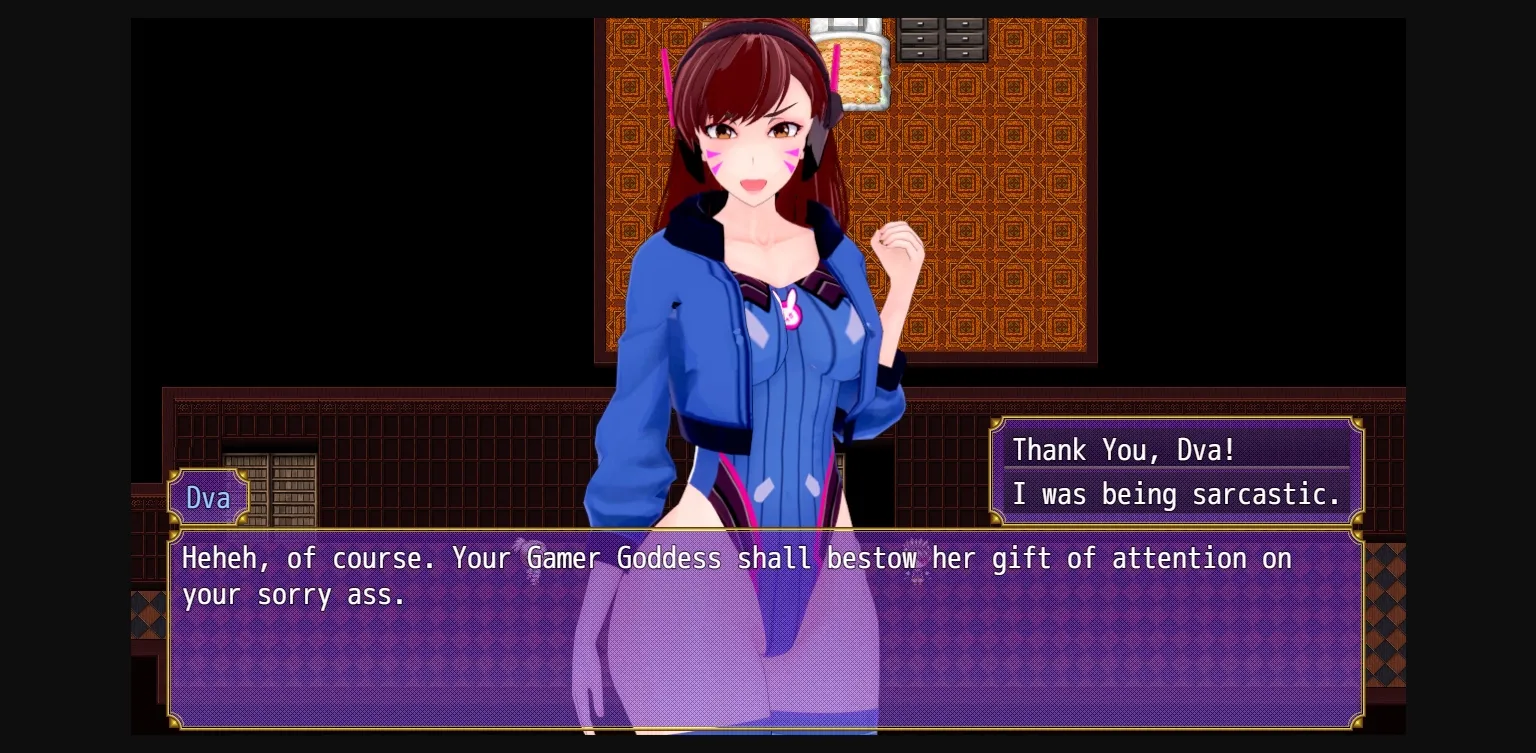Click the Dva name plate
This screenshot has width=1536, height=753.
click(208, 497)
